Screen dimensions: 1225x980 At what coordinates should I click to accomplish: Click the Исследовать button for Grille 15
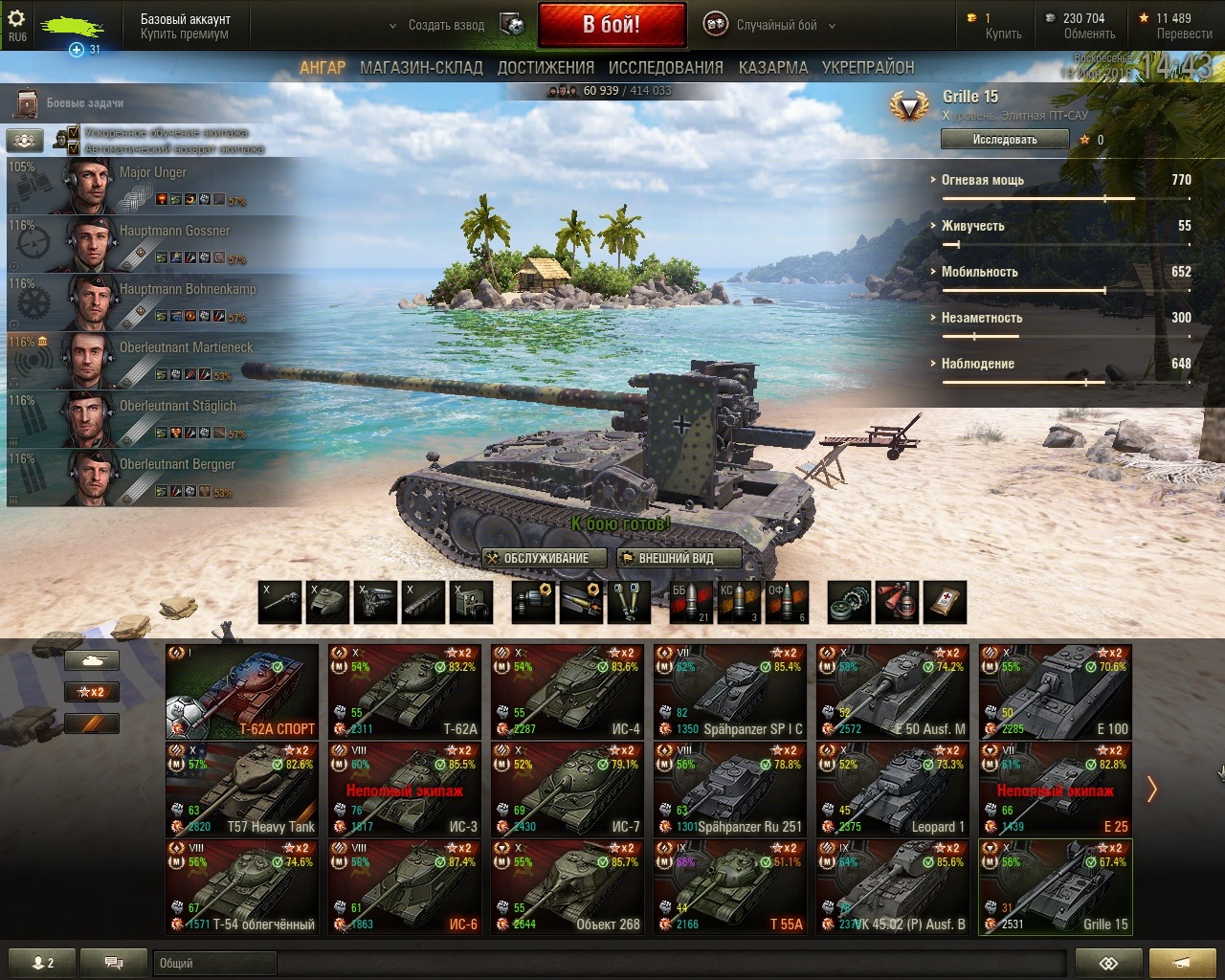coord(1004,139)
